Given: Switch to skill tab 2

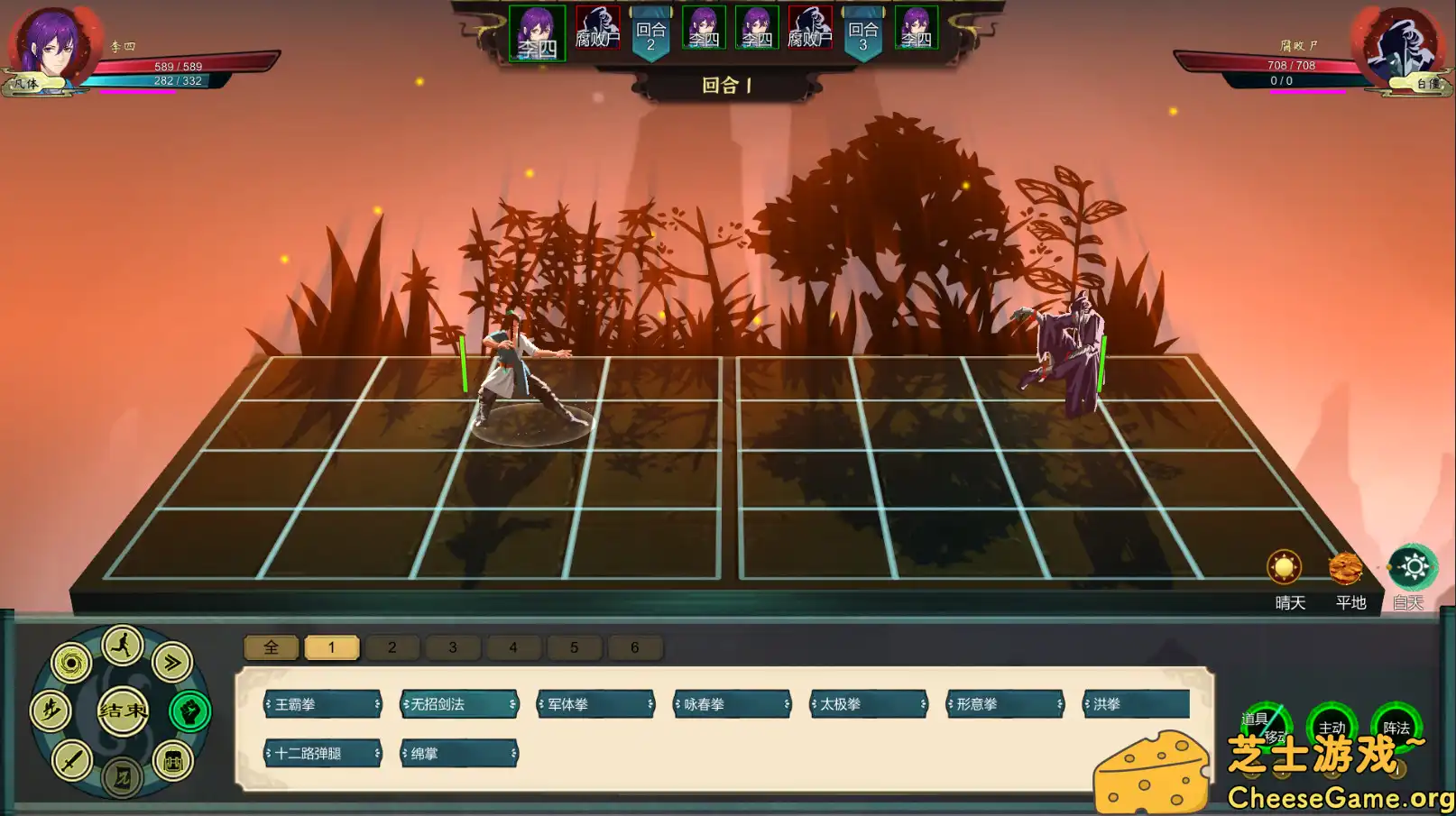Looking at the screenshot, I should tap(392, 647).
